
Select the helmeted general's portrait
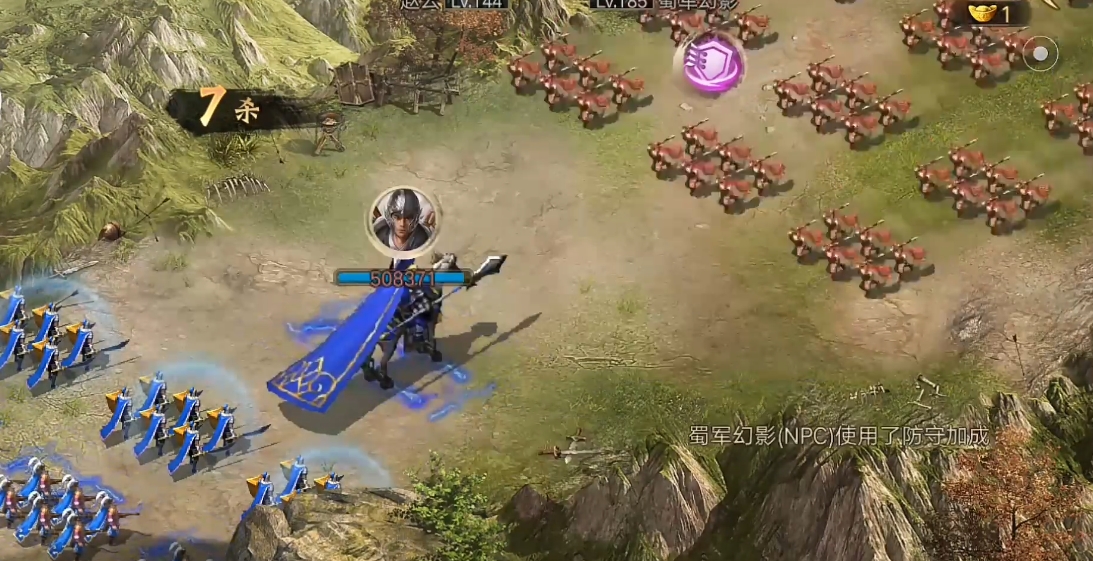pyautogui.click(x=403, y=219)
